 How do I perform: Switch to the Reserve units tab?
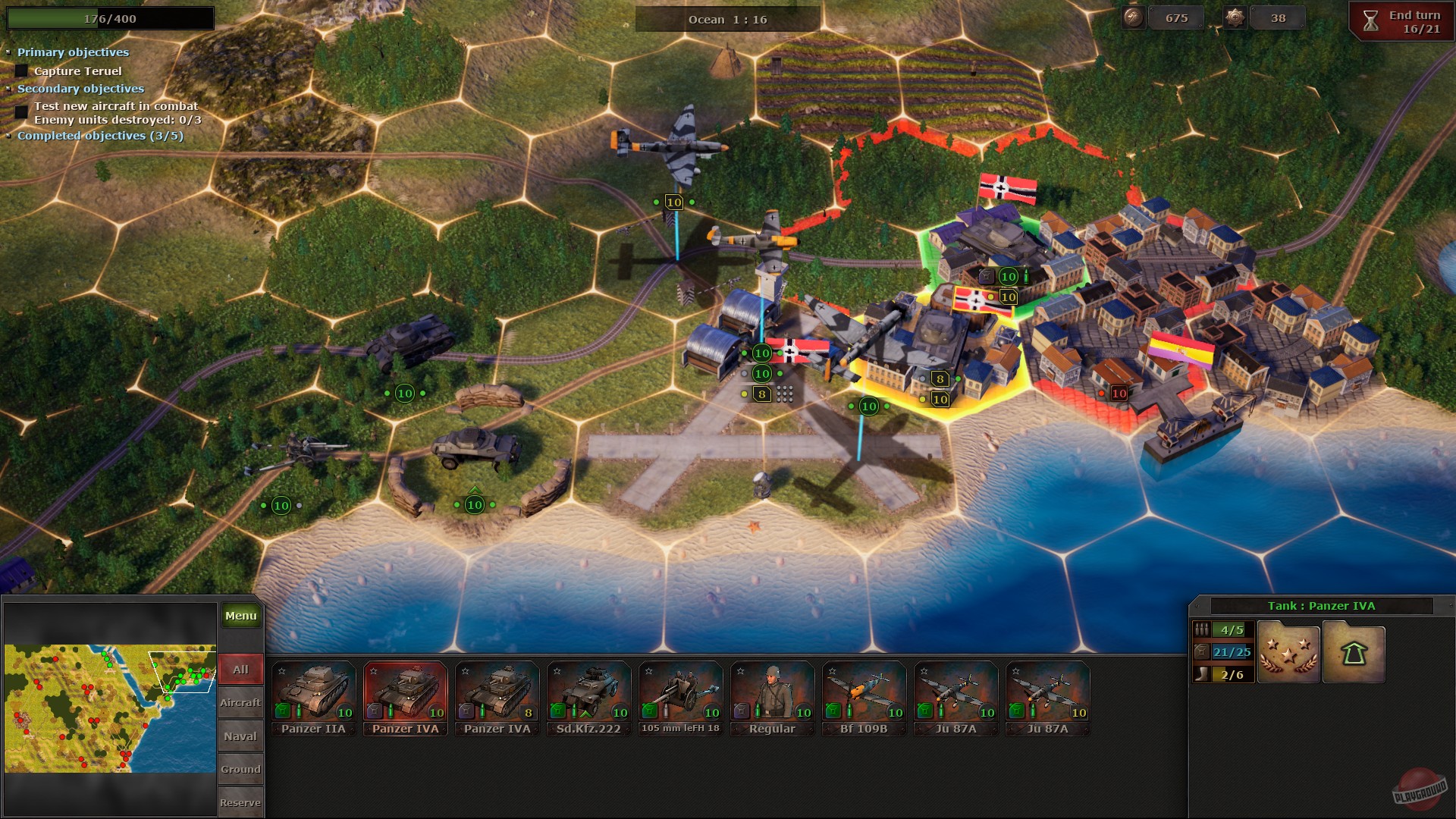[240, 802]
